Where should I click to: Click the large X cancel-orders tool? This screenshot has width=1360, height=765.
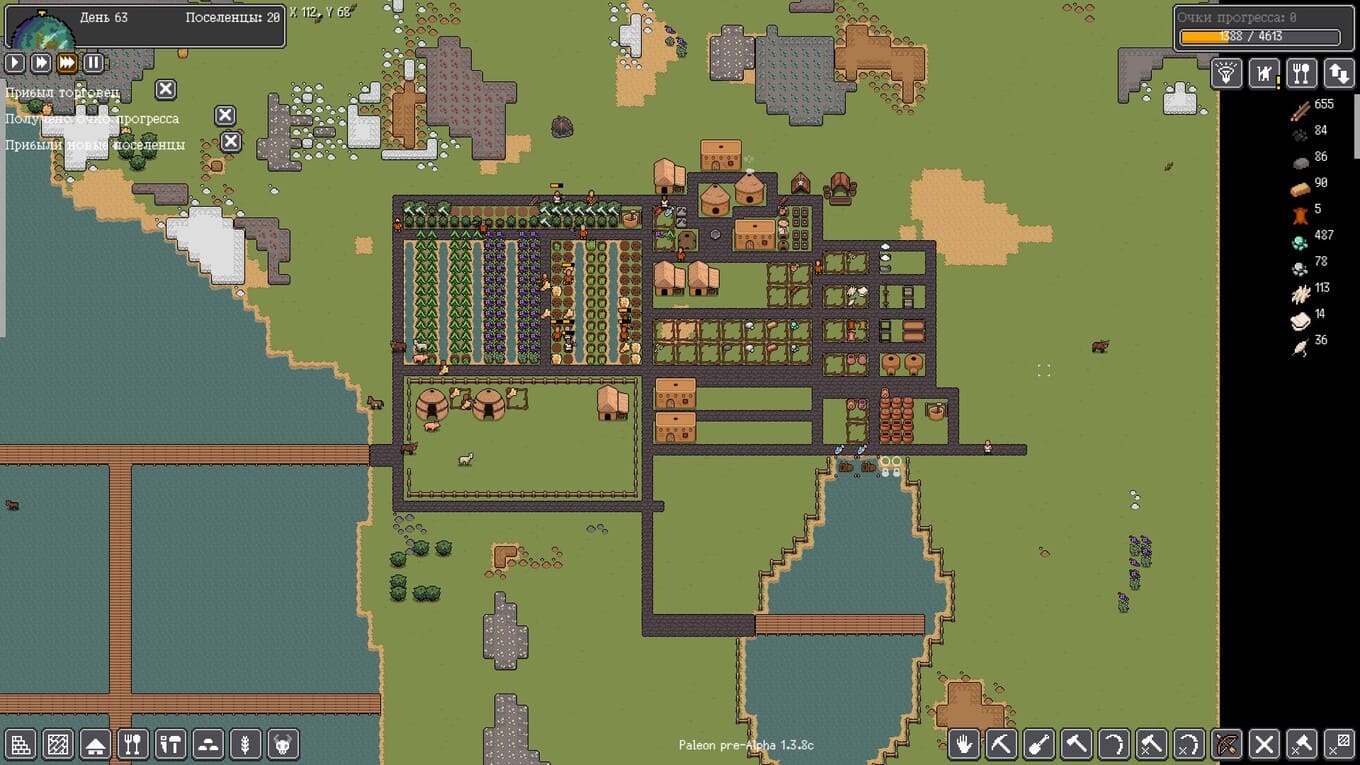tap(1264, 744)
